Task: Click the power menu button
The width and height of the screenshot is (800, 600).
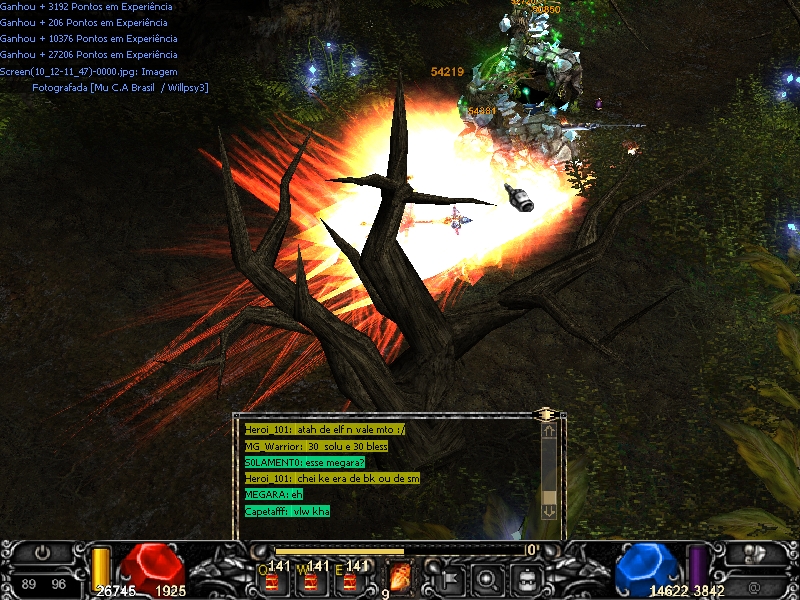Action: (42, 552)
